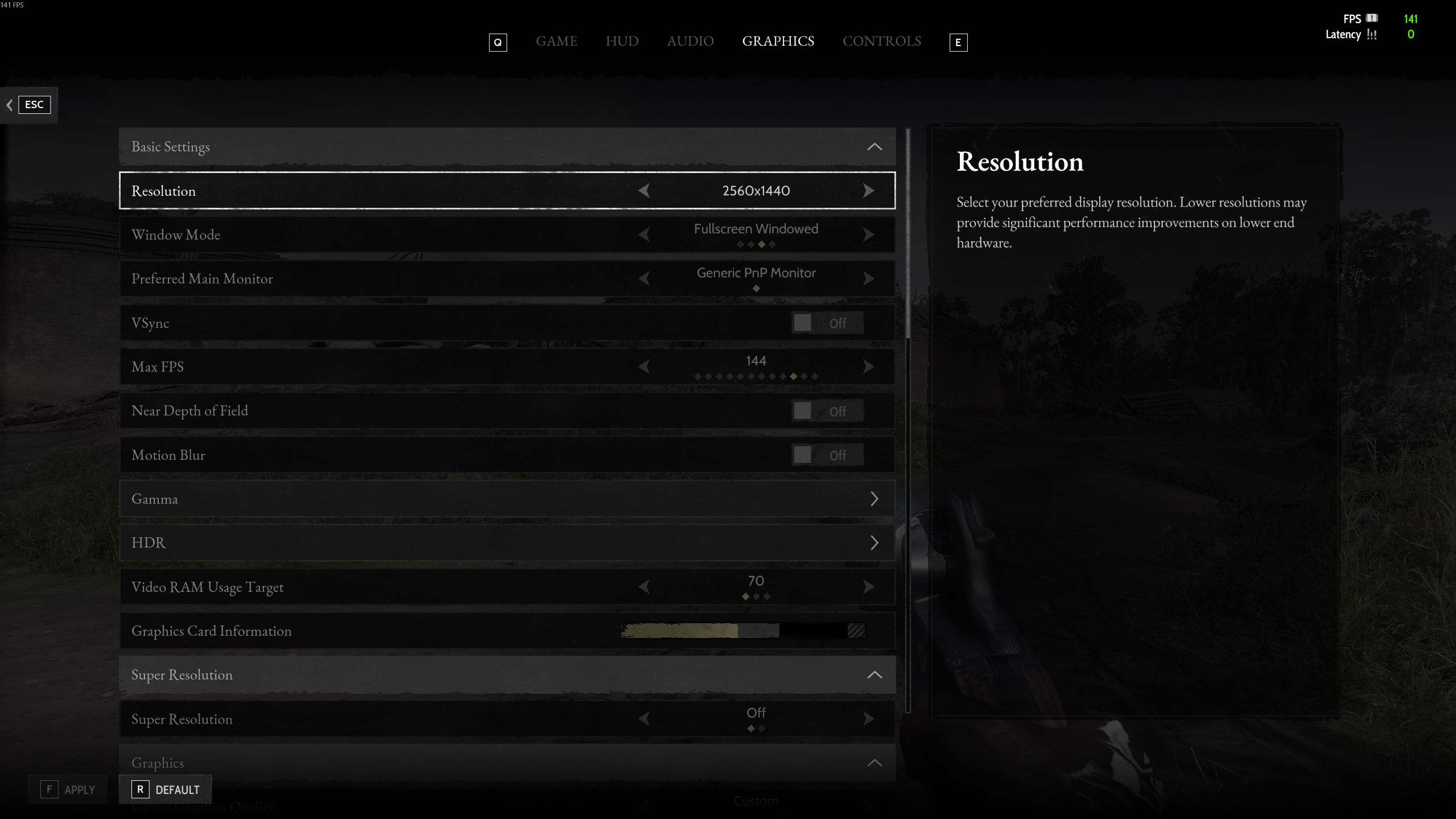The height and width of the screenshot is (819, 1456).
Task: Select the GRAPHICS tab
Action: (778, 41)
